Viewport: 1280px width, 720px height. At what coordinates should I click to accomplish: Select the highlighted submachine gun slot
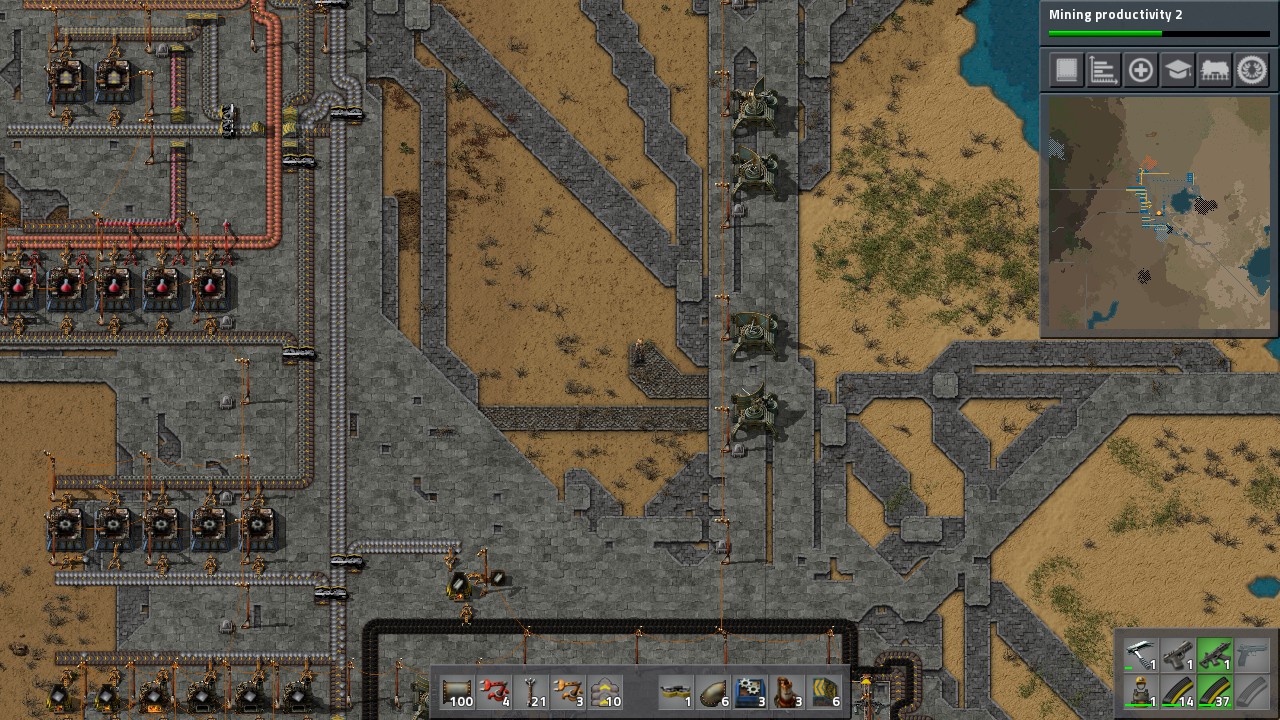(x=1215, y=655)
